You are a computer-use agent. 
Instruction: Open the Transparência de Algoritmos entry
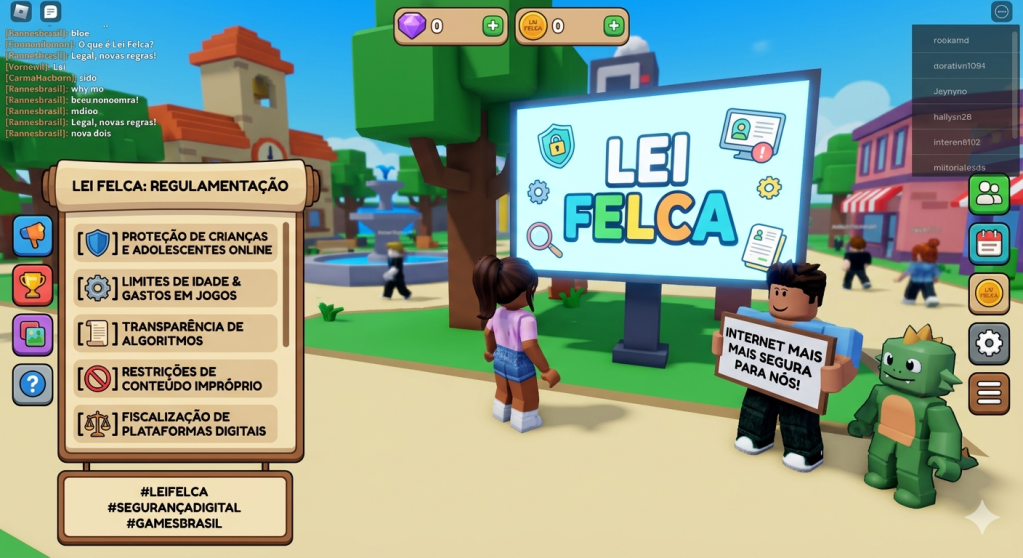coord(176,334)
